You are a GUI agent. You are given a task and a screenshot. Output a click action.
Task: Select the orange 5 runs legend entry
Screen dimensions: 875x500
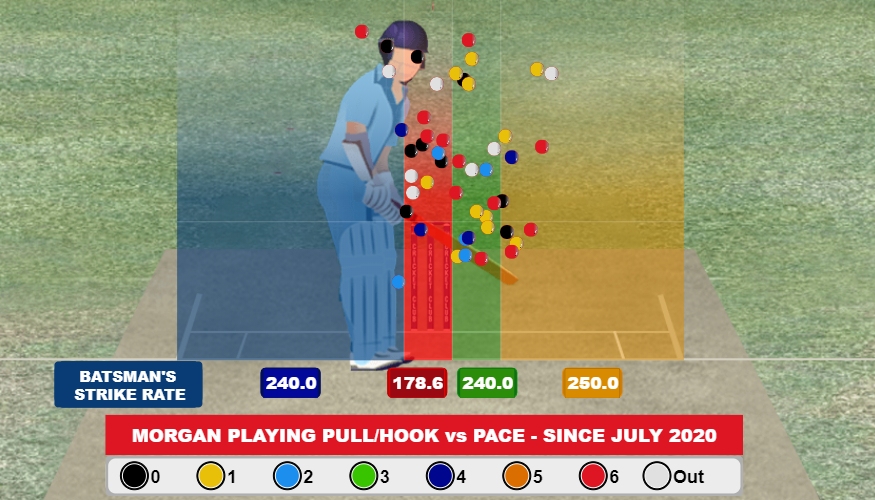pyautogui.click(x=518, y=476)
